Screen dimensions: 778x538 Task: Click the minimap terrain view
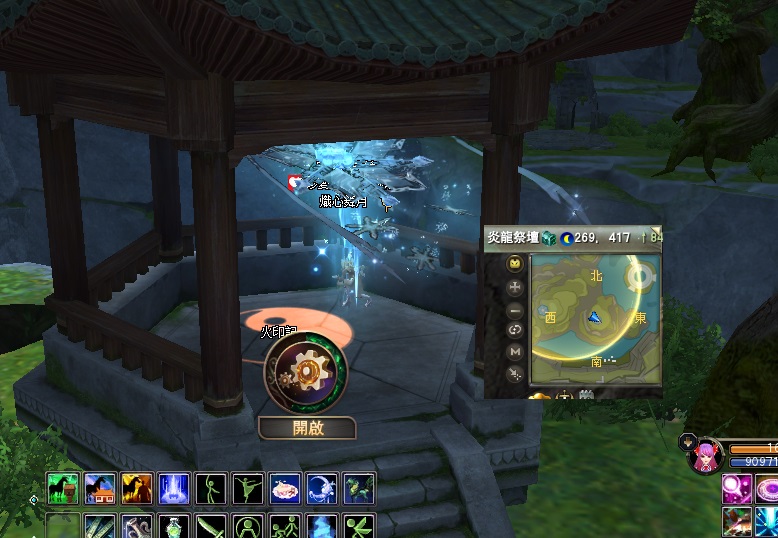click(x=594, y=319)
